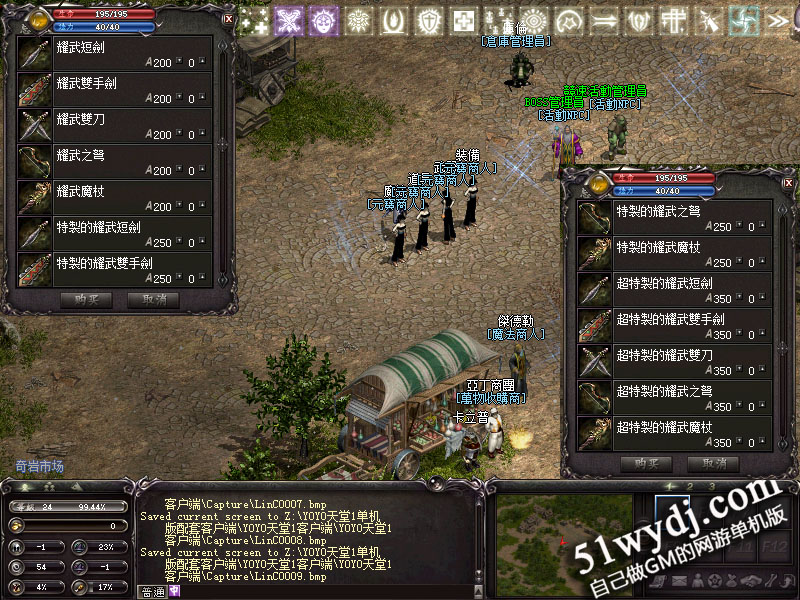
Task: Close the left shop window with X
Action: [228, 18]
